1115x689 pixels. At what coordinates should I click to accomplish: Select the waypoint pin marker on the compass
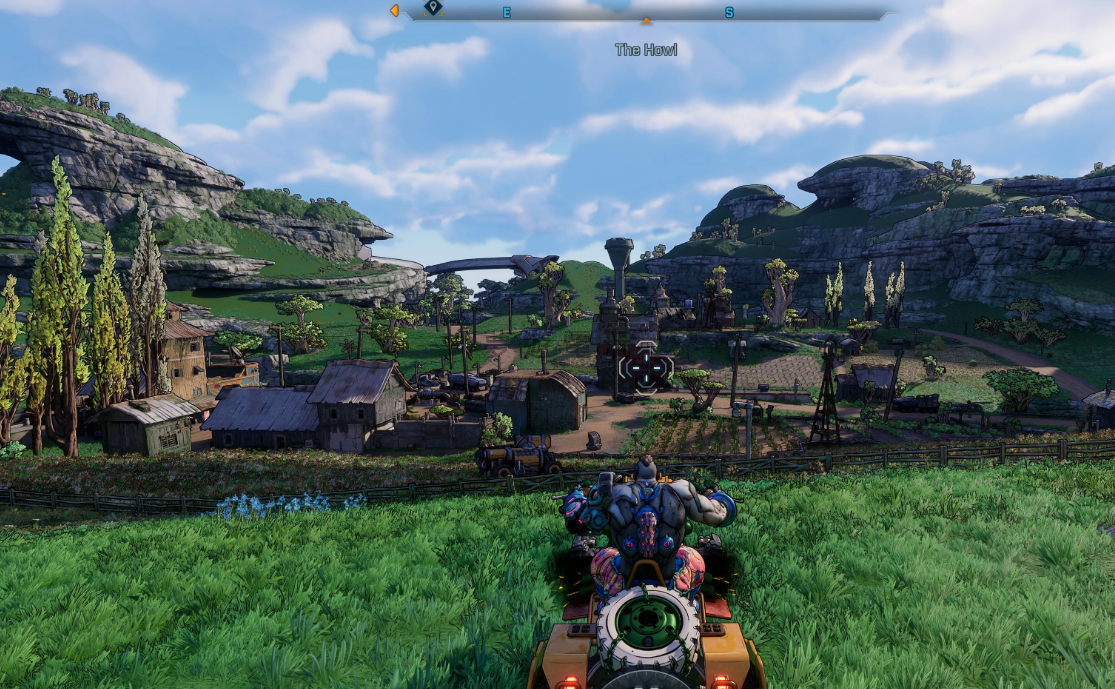click(x=432, y=8)
